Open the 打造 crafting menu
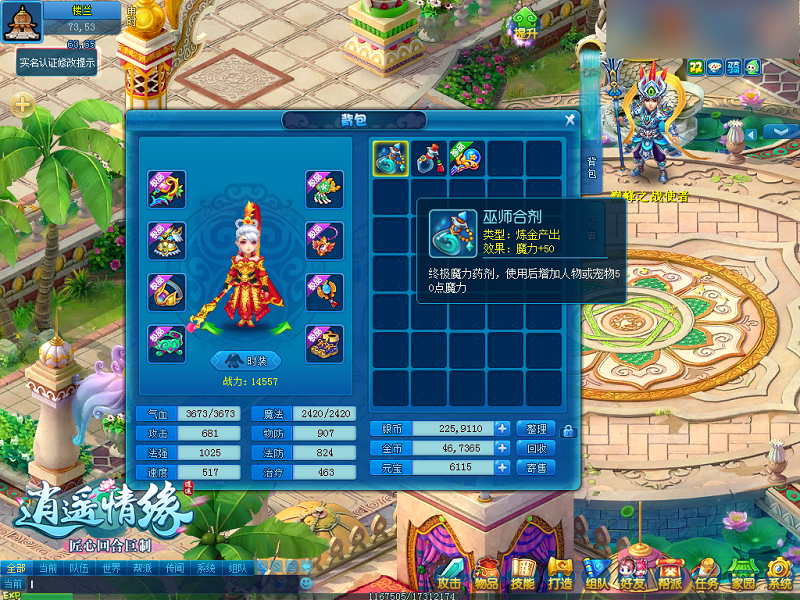The height and width of the screenshot is (600, 800). click(560, 576)
